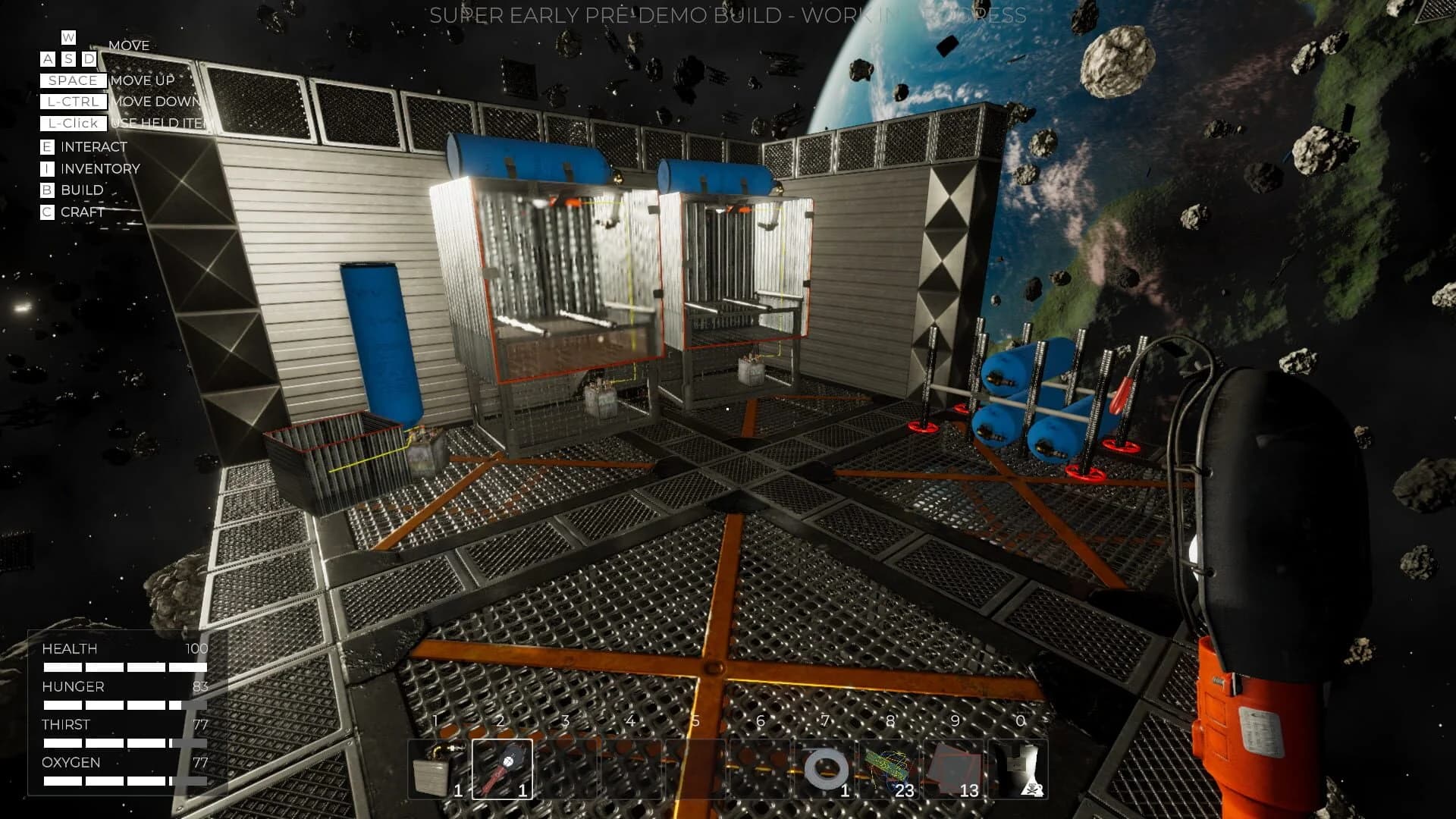Screen dimensions: 1456x819
Task: Click the C key icon beside CRAFT
Action: pos(47,212)
